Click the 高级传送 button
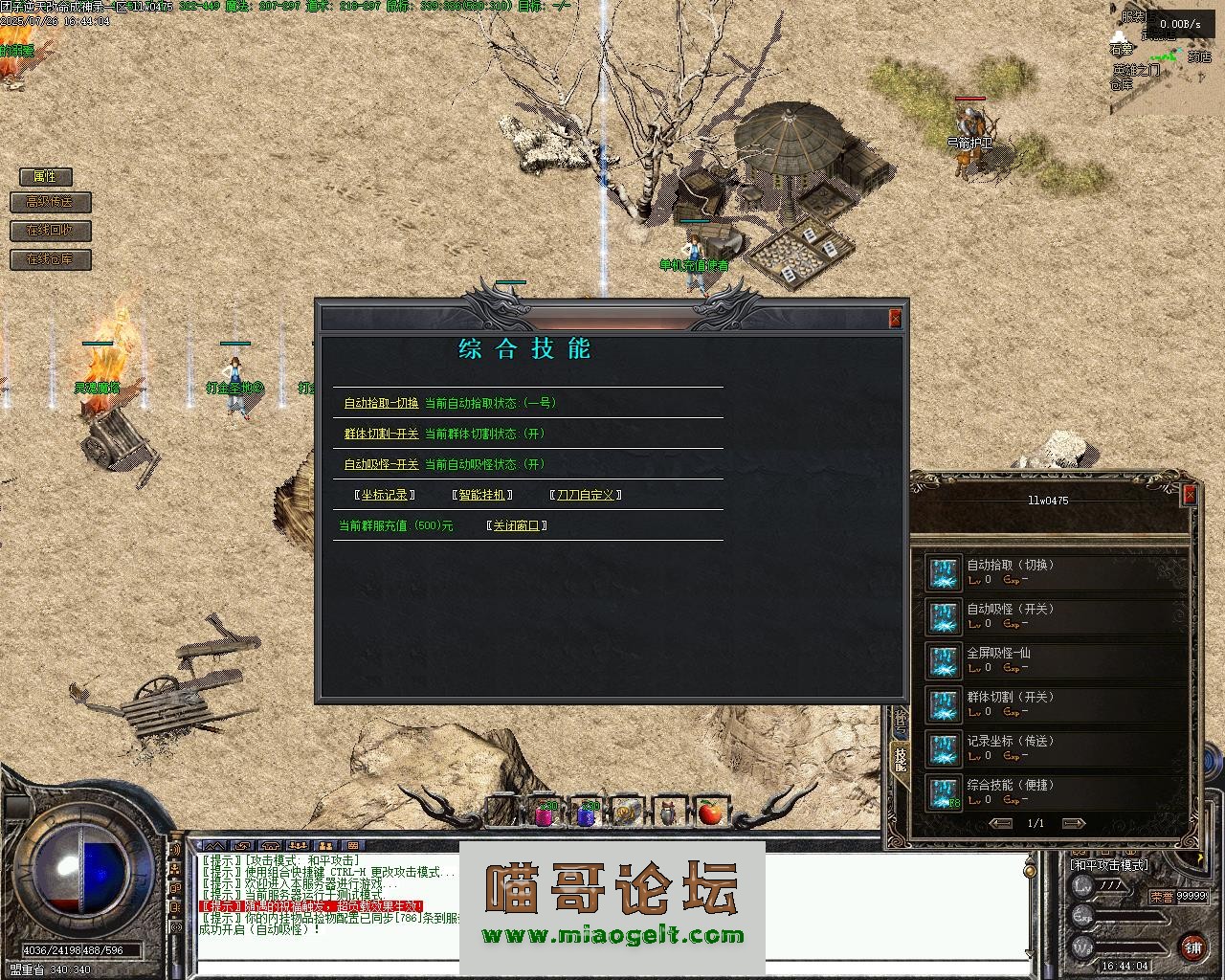This screenshot has height=980, width=1225. coord(51,202)
